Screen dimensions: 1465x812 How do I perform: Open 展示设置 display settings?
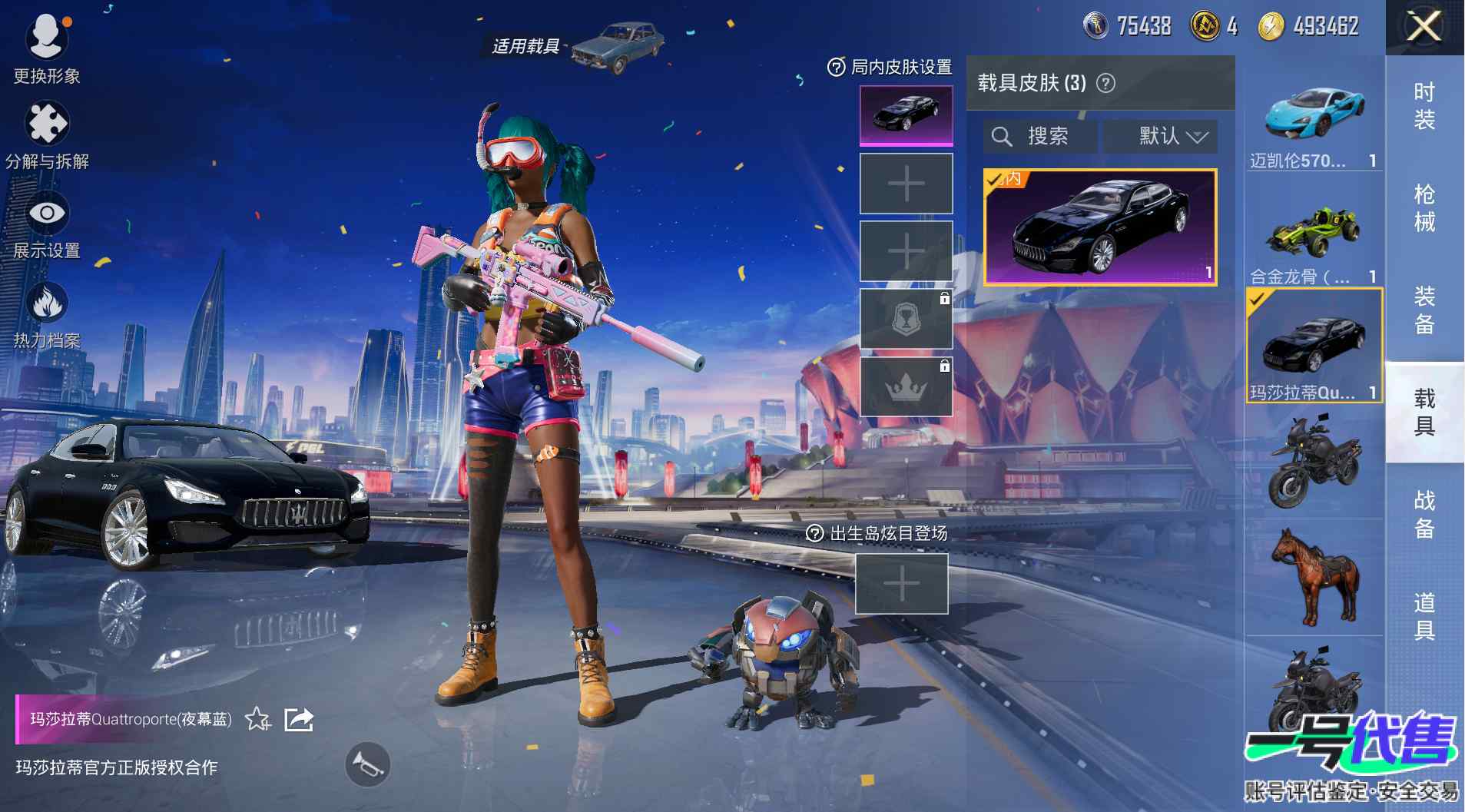point(47,226)
